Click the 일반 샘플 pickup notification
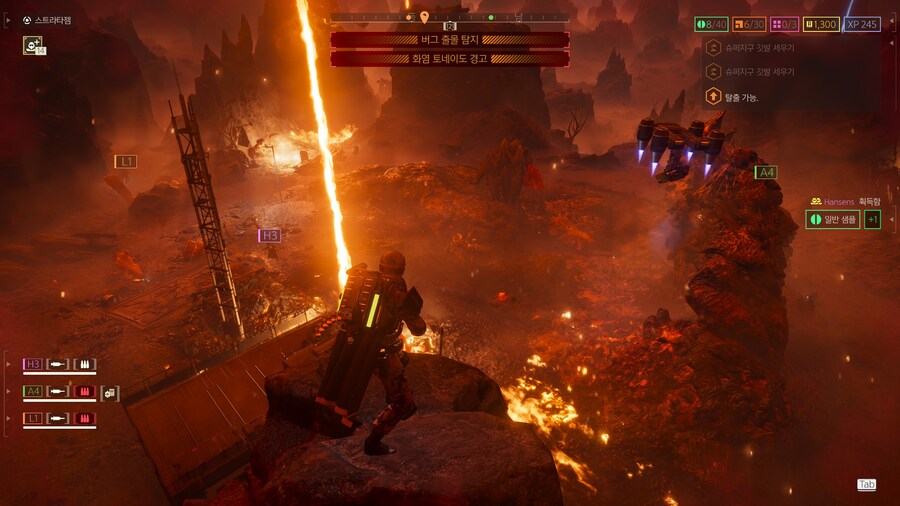Image resolution: width=900 pixels, height=506 pixels. (832, 219)
